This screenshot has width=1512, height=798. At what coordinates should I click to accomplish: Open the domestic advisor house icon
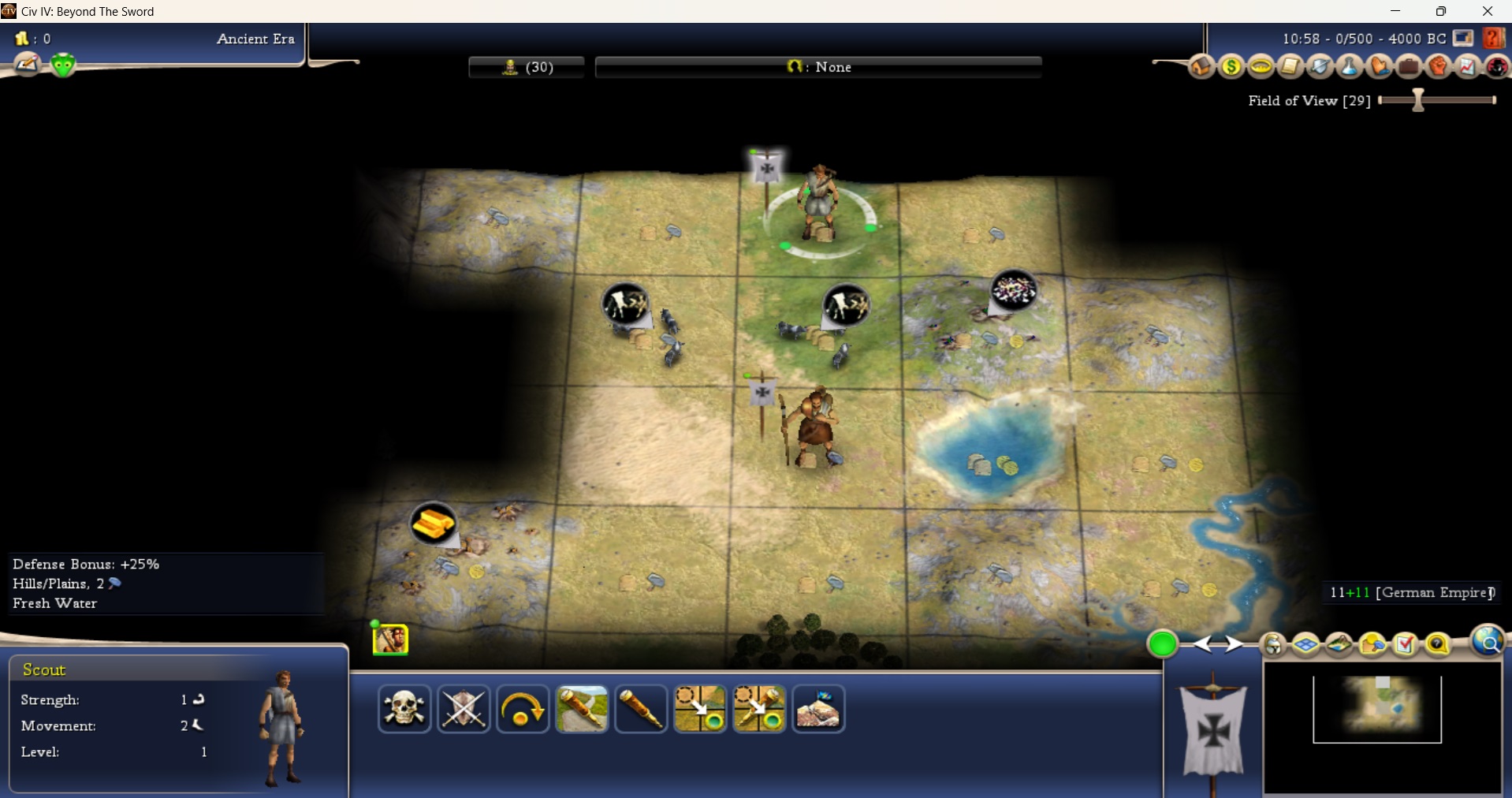click(1201, 67)
